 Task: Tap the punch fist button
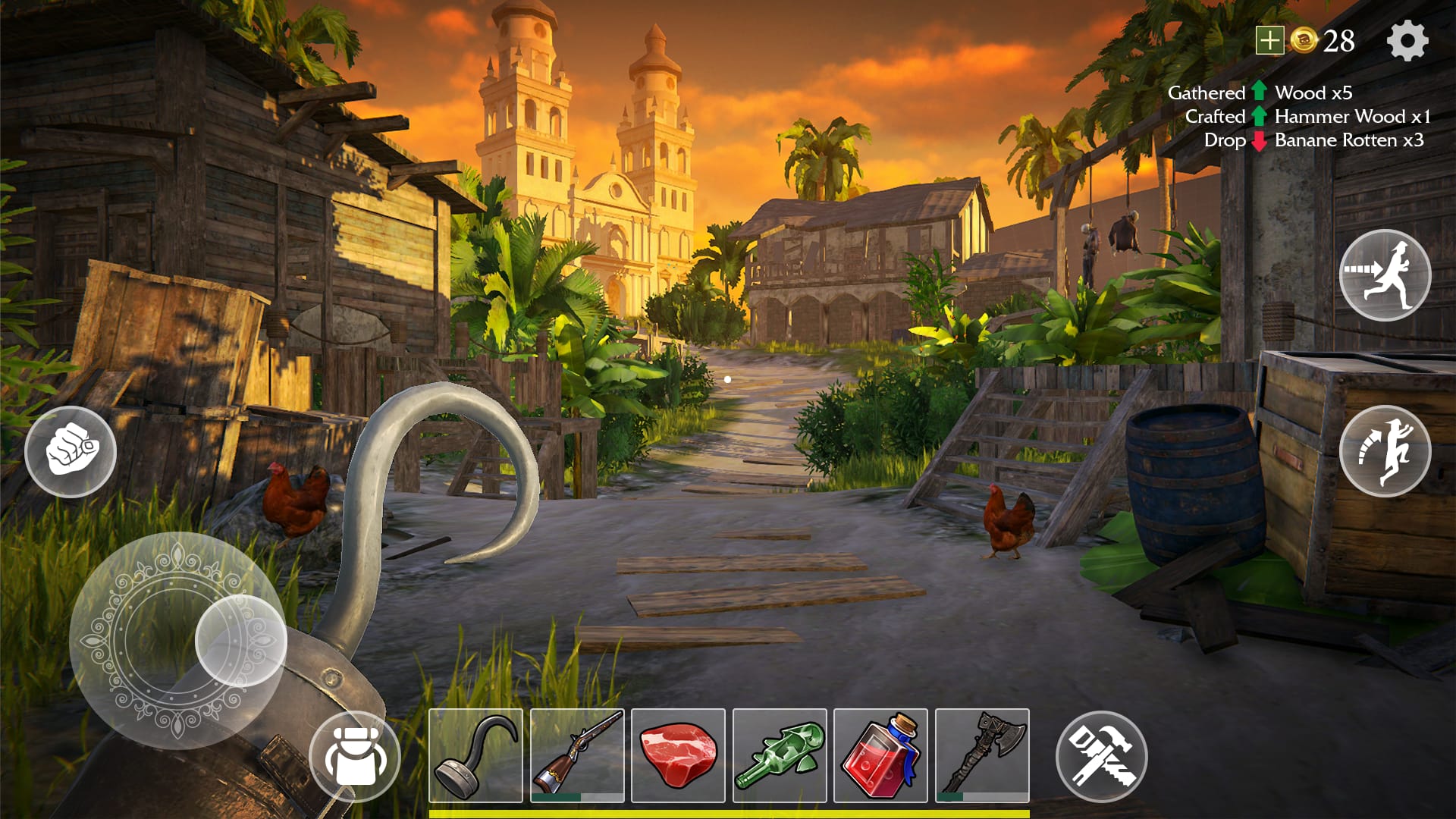click(x=71, y=450)
